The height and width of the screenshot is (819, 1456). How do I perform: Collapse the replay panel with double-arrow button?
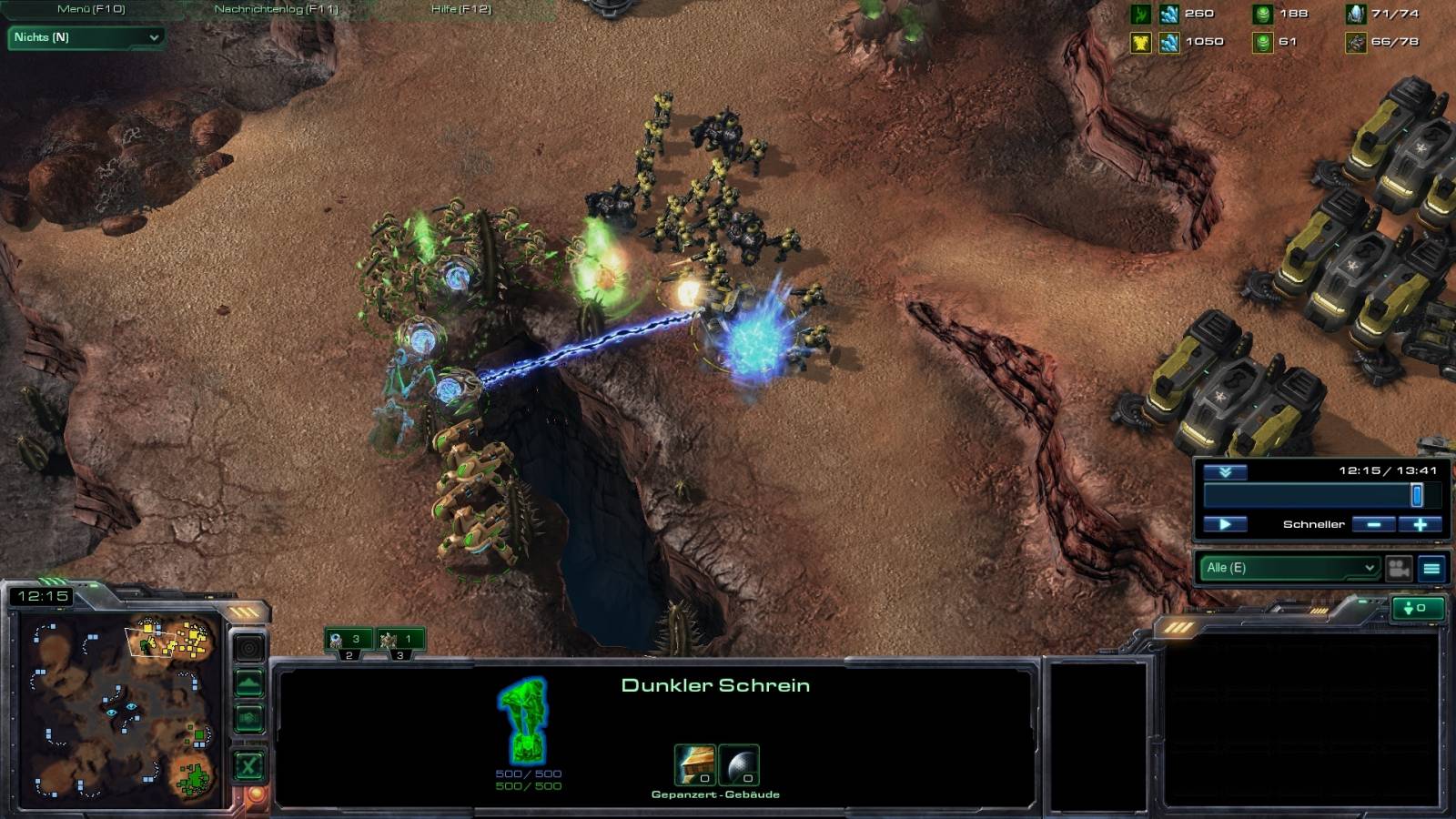point(1225,471)
